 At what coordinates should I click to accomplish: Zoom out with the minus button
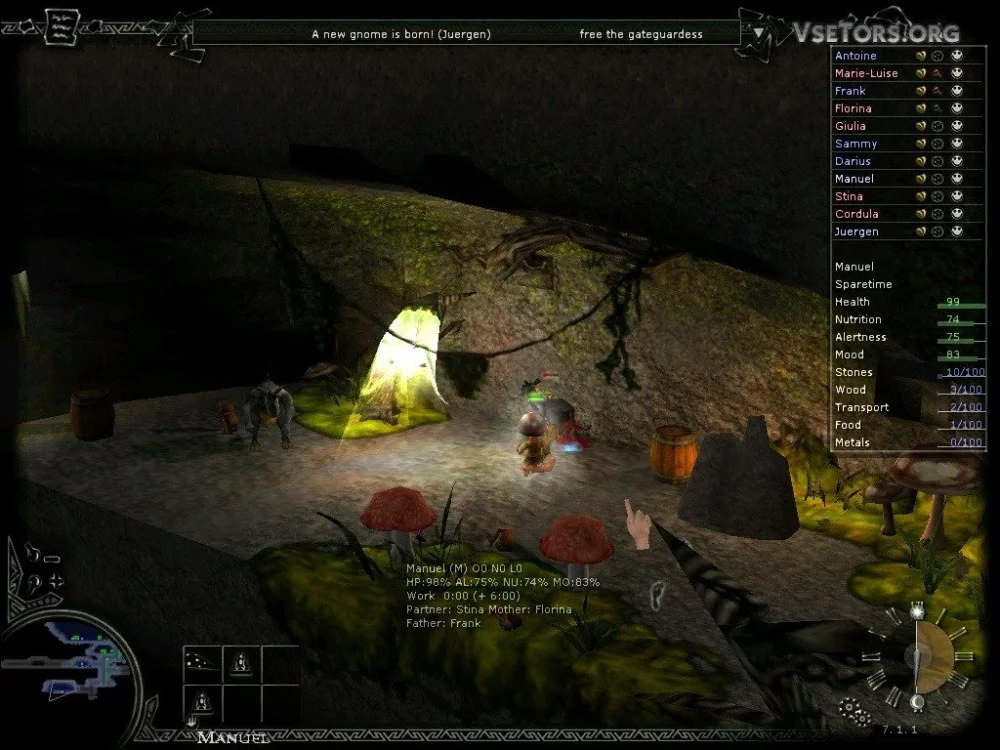point(52,559)
